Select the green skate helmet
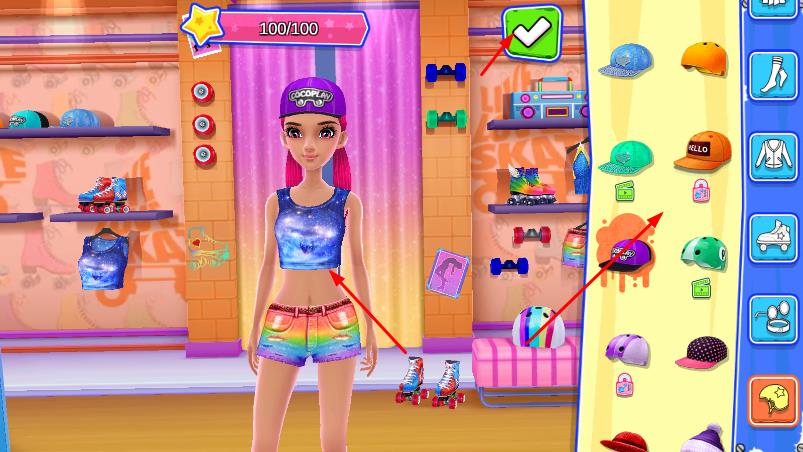This screenshot has height=452, width=803. pyautogui.click(x=703, y=251)
